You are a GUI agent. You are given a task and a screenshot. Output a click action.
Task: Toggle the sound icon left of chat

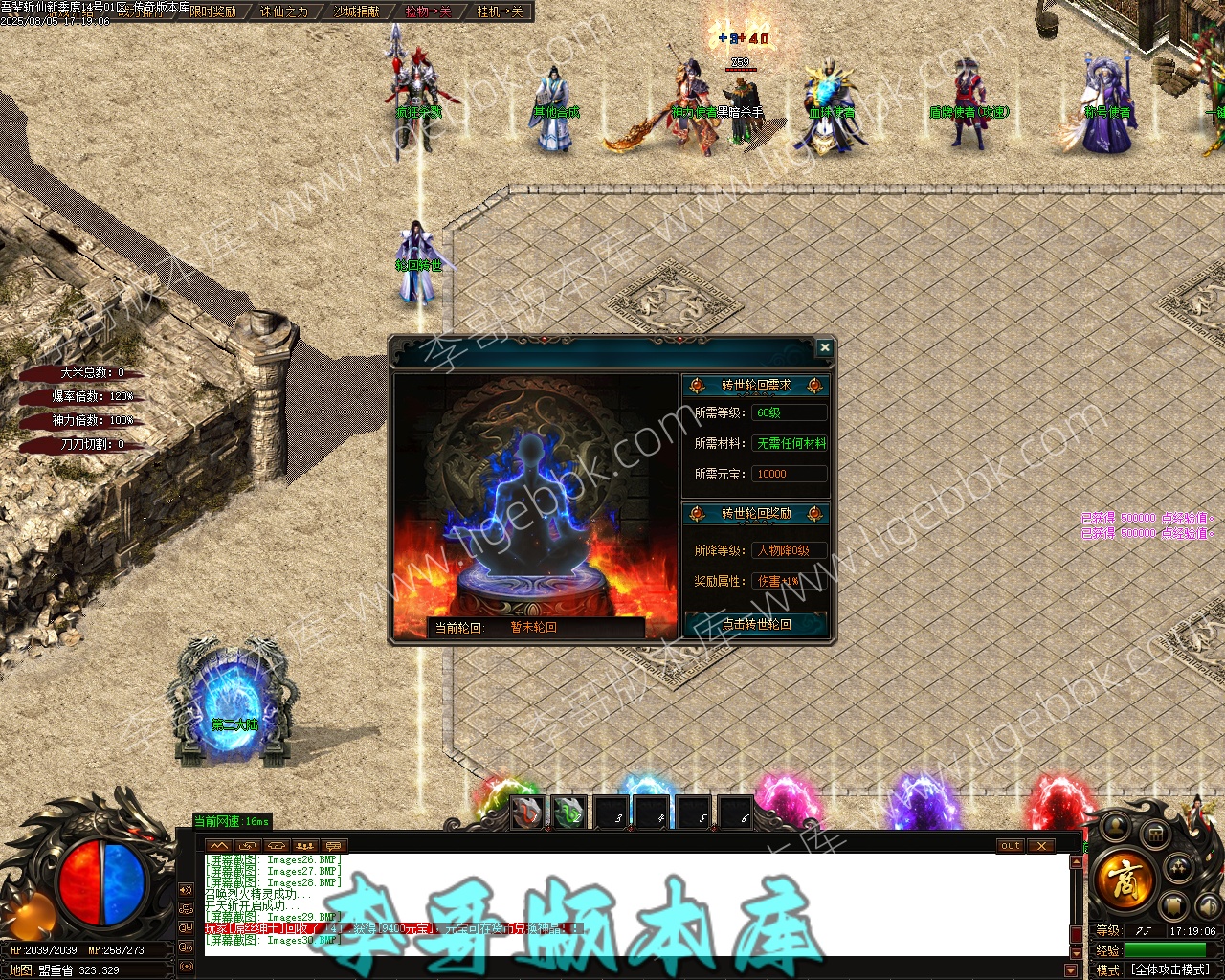pos(186,890)
